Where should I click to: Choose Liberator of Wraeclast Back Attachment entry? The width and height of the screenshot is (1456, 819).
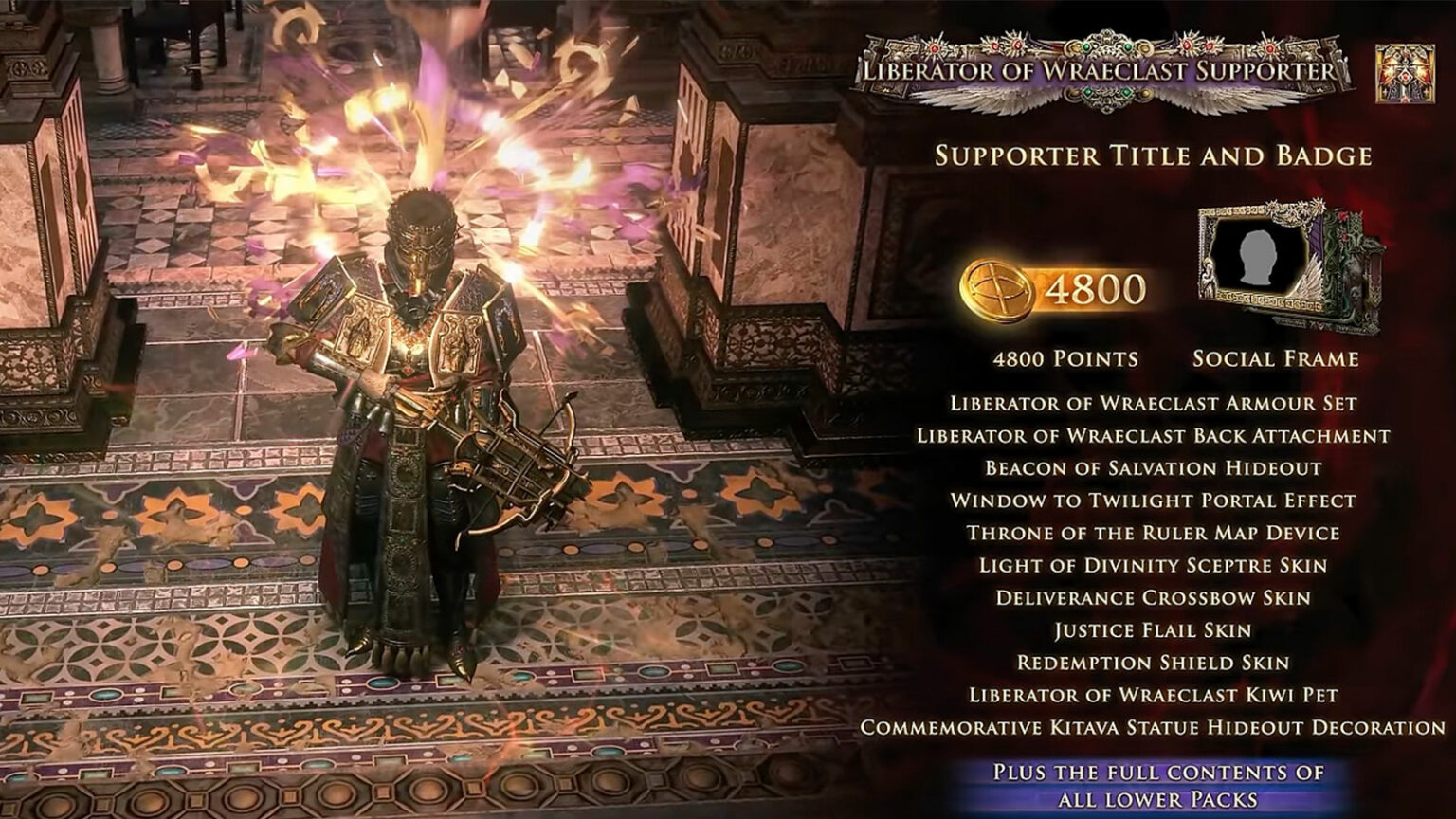coord(1153,436)
